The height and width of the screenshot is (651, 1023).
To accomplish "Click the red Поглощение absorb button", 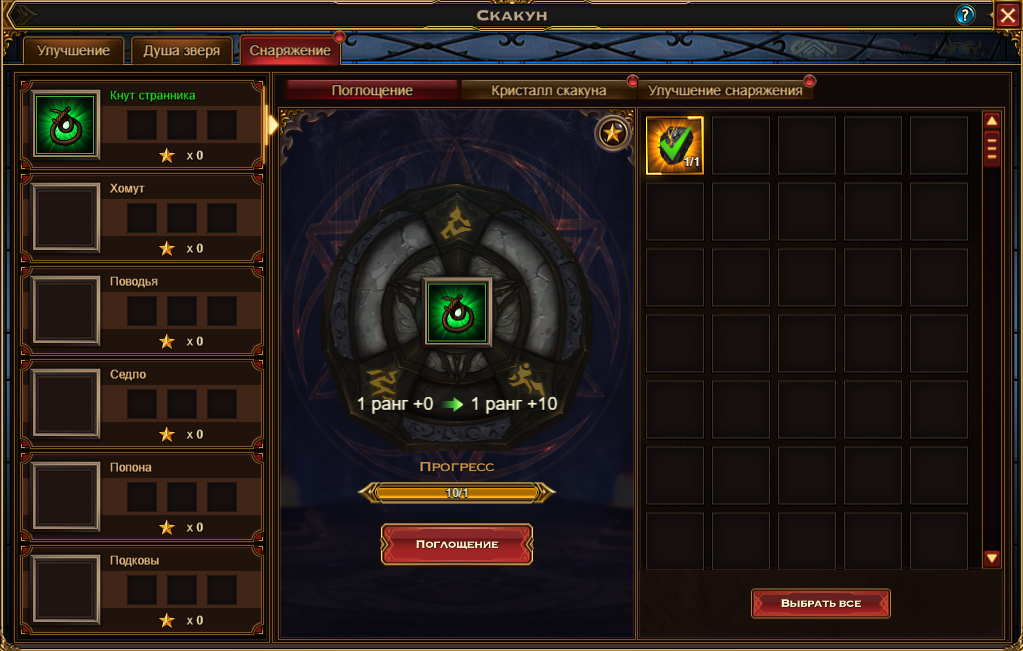I will coord(457,544).
